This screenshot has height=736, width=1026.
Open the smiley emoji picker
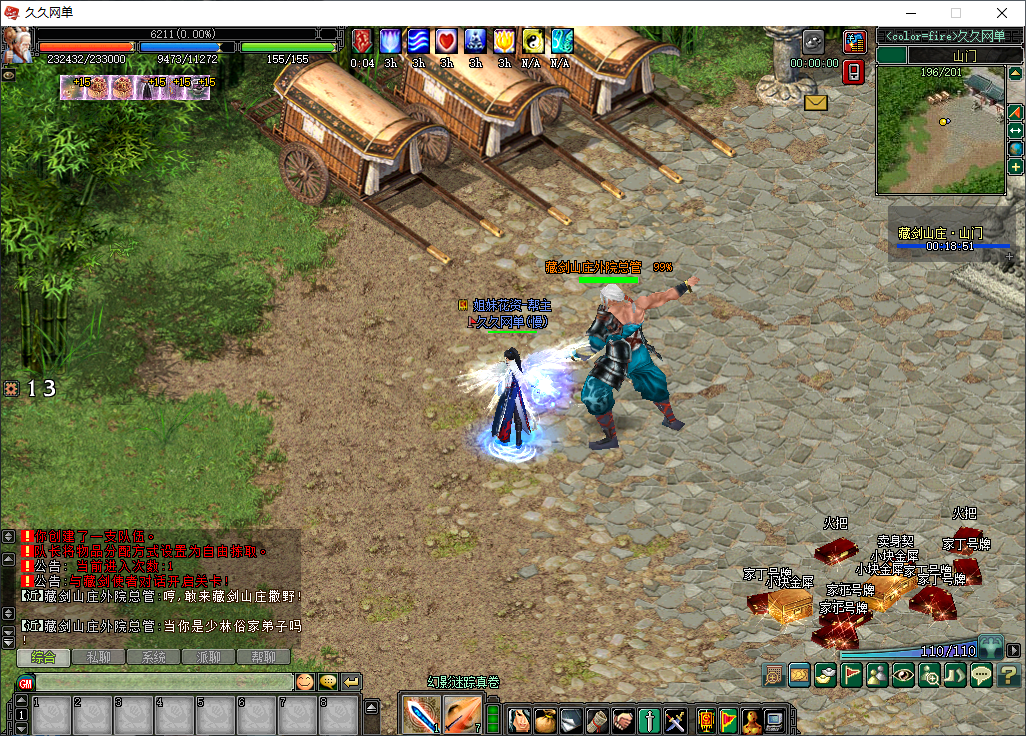tap(304, 682)
